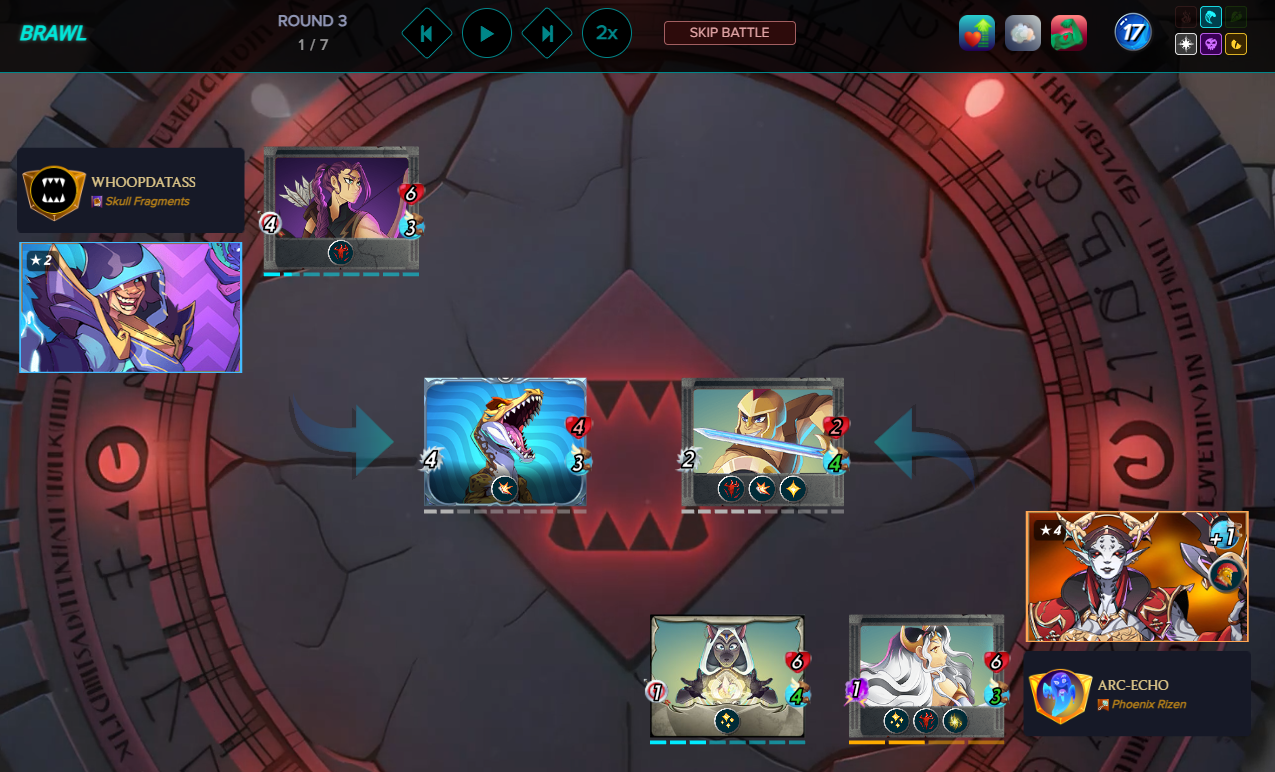Step back to the previous action

(x=426, y=33)
